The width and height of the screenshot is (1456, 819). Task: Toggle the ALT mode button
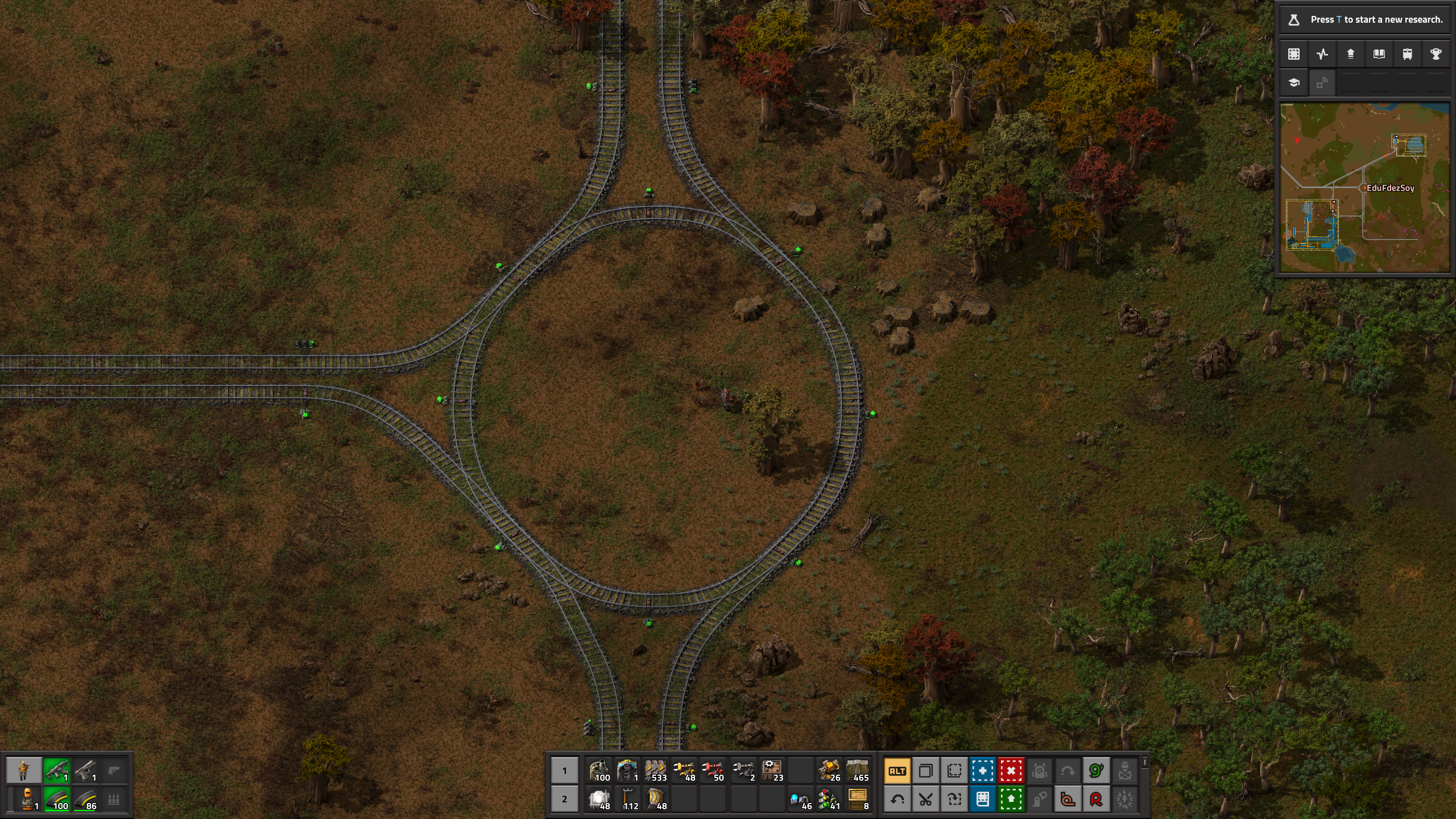[897, 771]
